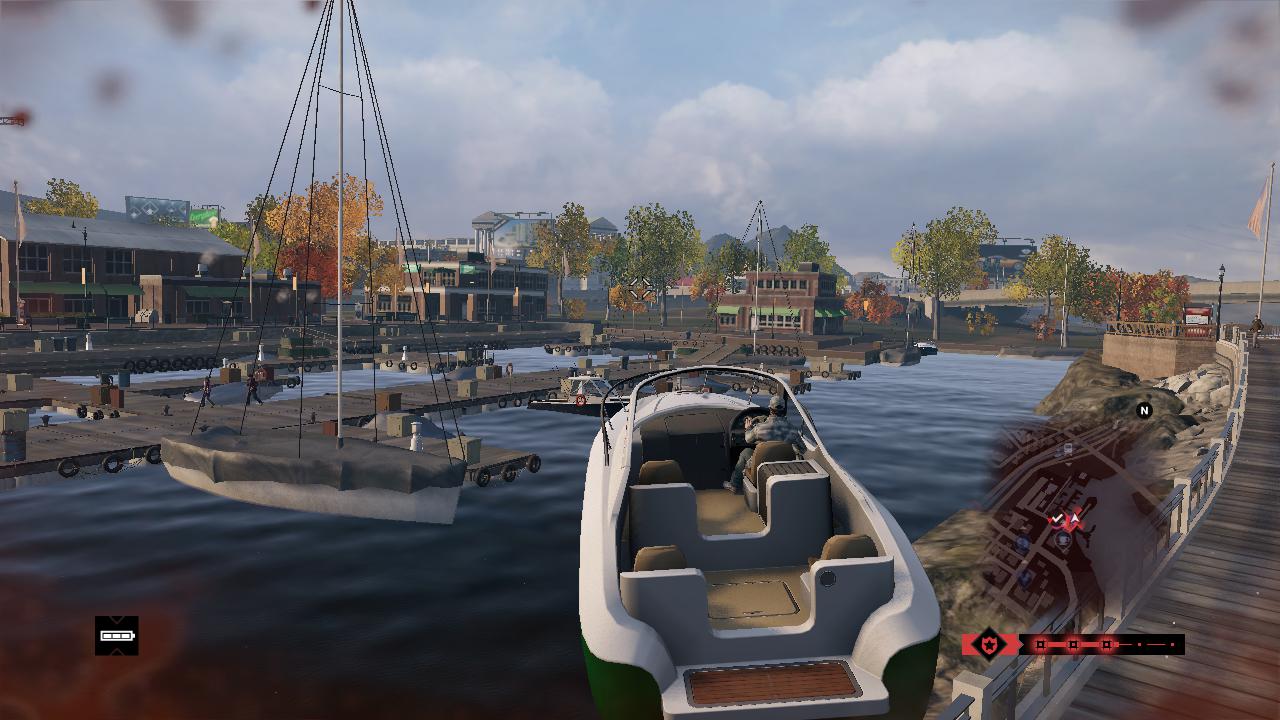Select the white checkmark marker on the minimap

pos(1057,518)
